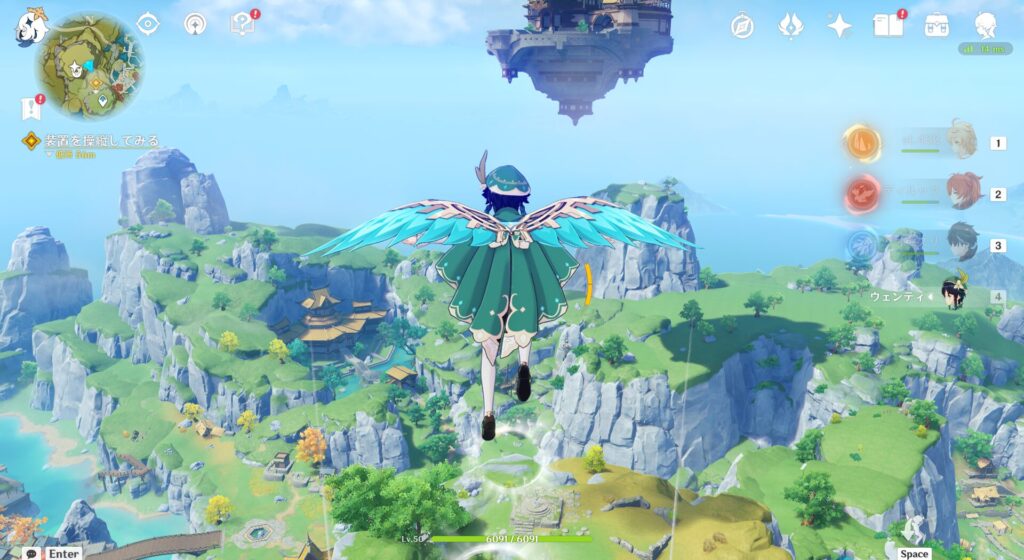Open the flag icon with red alert
The height and width of the screenshot is (560, 1024).
pos(30,107)
